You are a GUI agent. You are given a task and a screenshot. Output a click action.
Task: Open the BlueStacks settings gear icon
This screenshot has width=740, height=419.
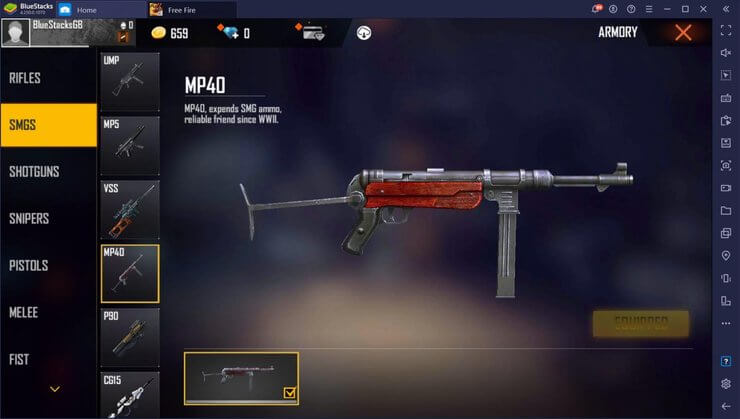[x=726, y=383]
